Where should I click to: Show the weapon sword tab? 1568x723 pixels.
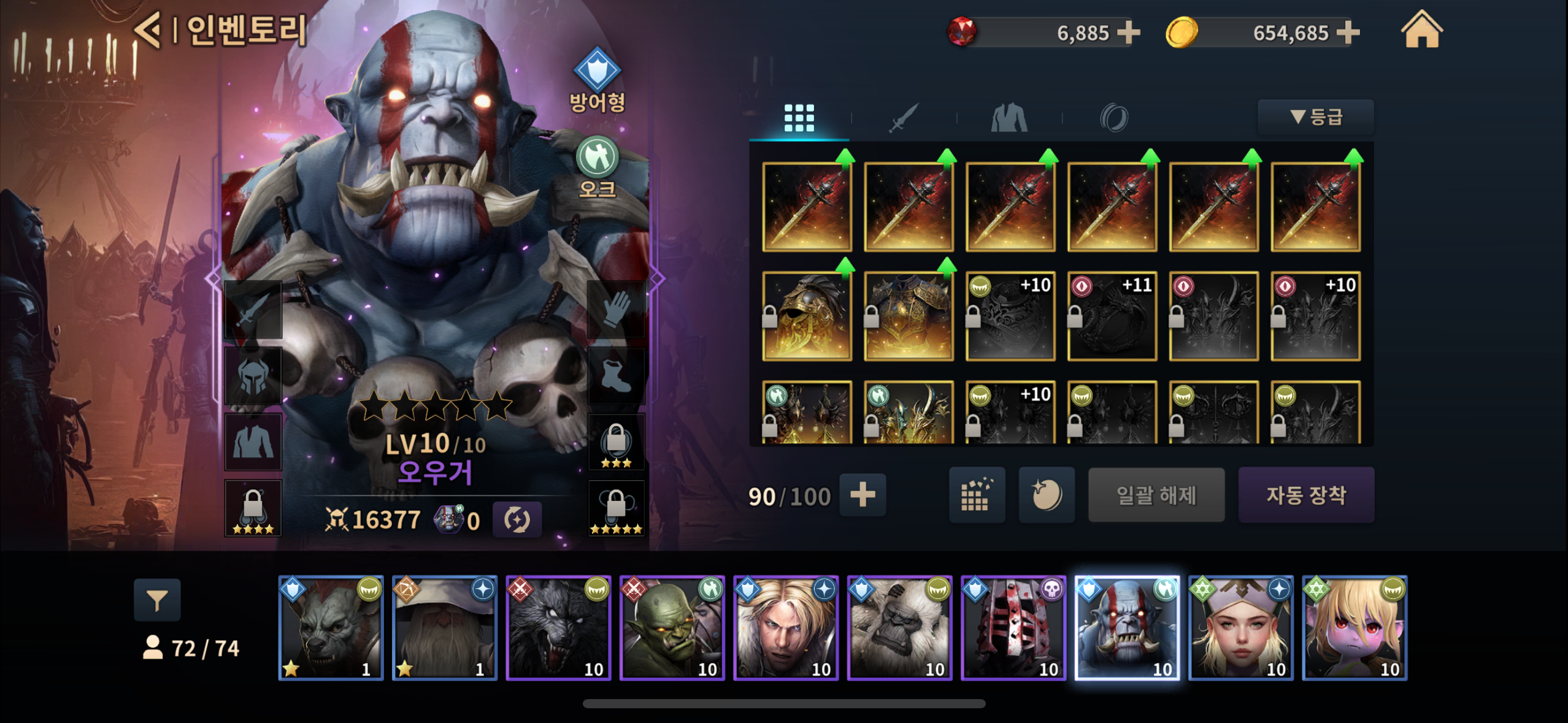point(904,118)
